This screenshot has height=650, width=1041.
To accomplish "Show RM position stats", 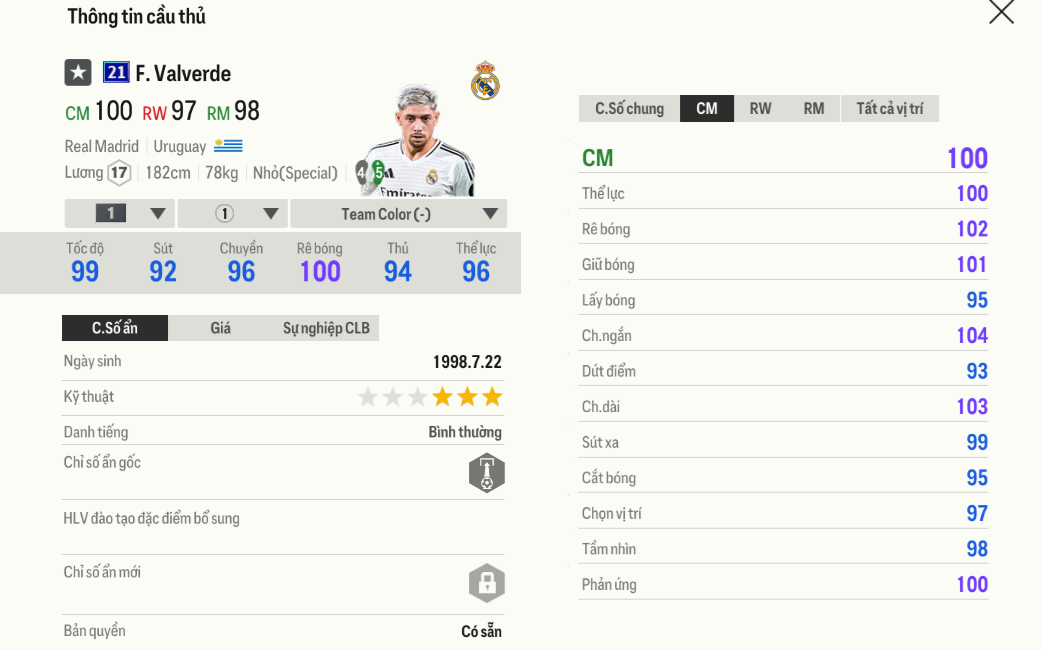I will click(x=814, y=109).
